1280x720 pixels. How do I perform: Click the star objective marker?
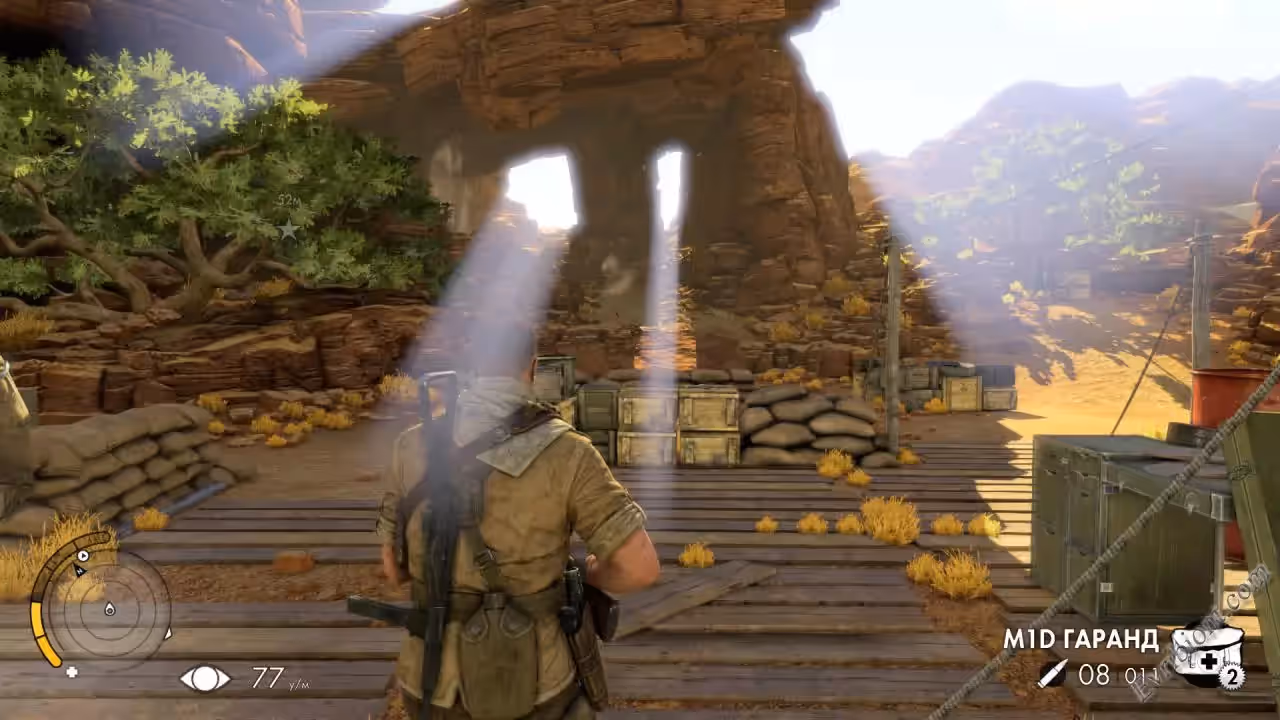click(x=289, y=230)
